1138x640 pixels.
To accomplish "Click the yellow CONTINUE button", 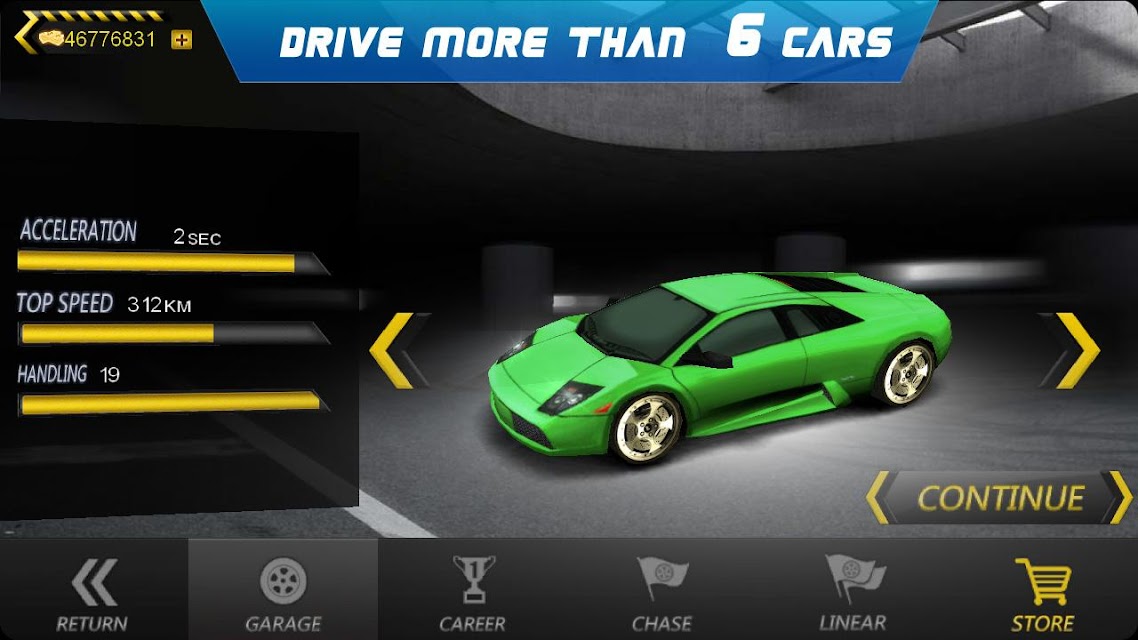I will pos(999,498).
